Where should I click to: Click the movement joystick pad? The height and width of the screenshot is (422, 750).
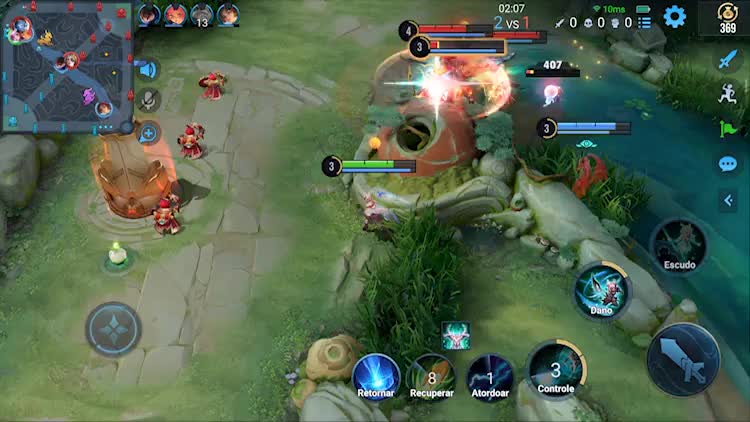(x=113, y=329)
